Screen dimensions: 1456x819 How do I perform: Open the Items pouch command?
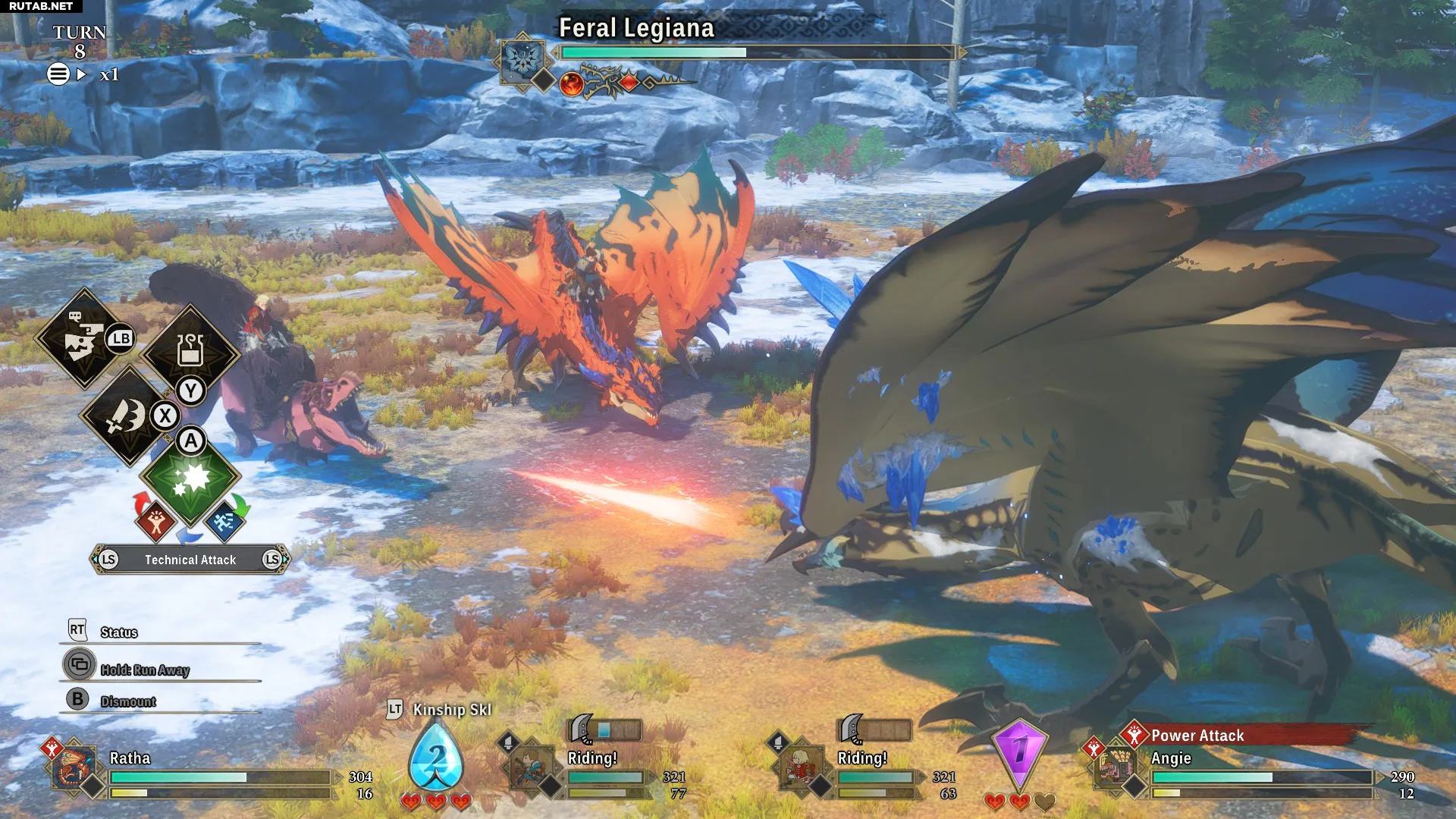click(x=190, y=351)
